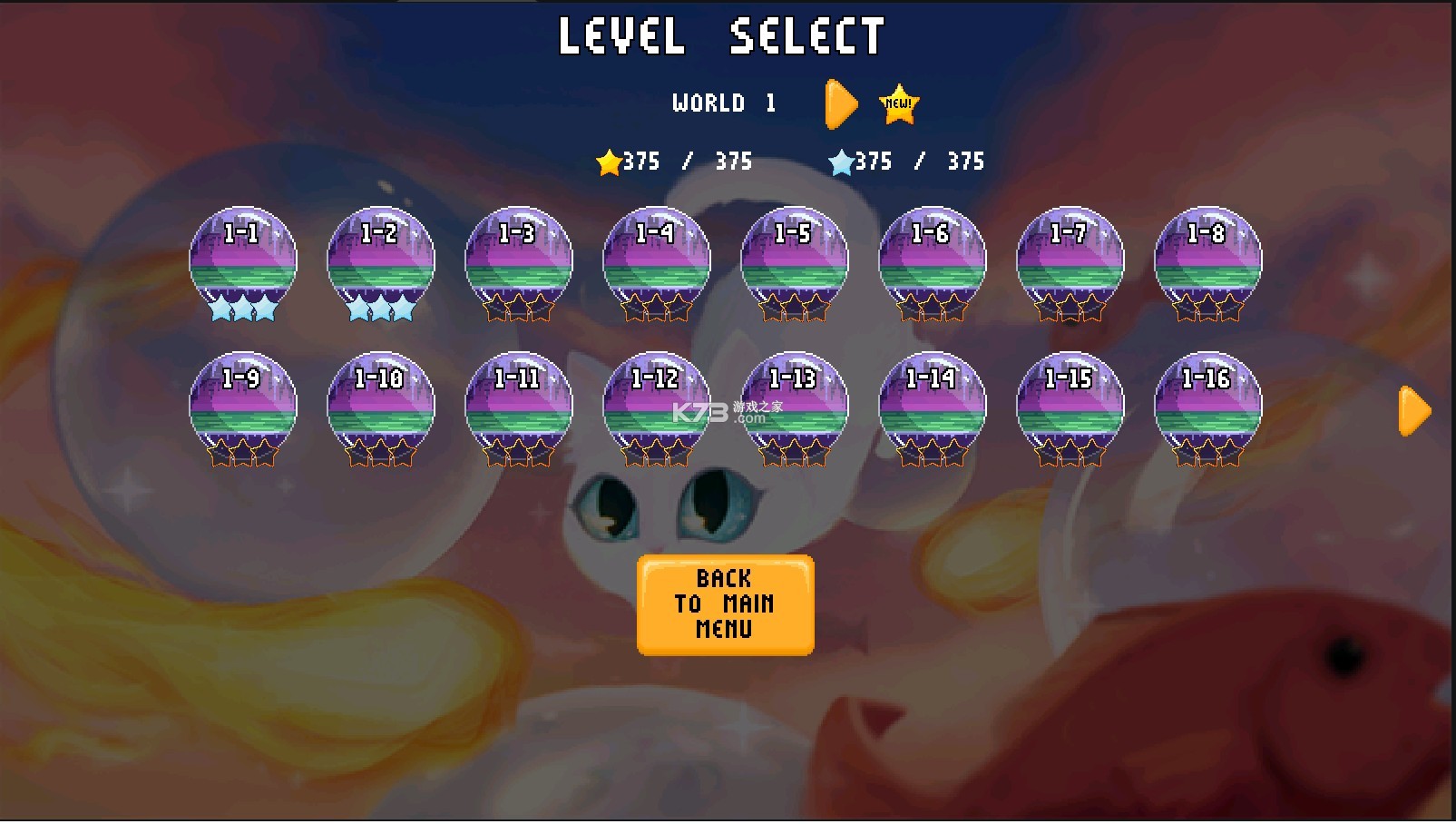
Task: Launch level 1-16
Action: 1208,406
